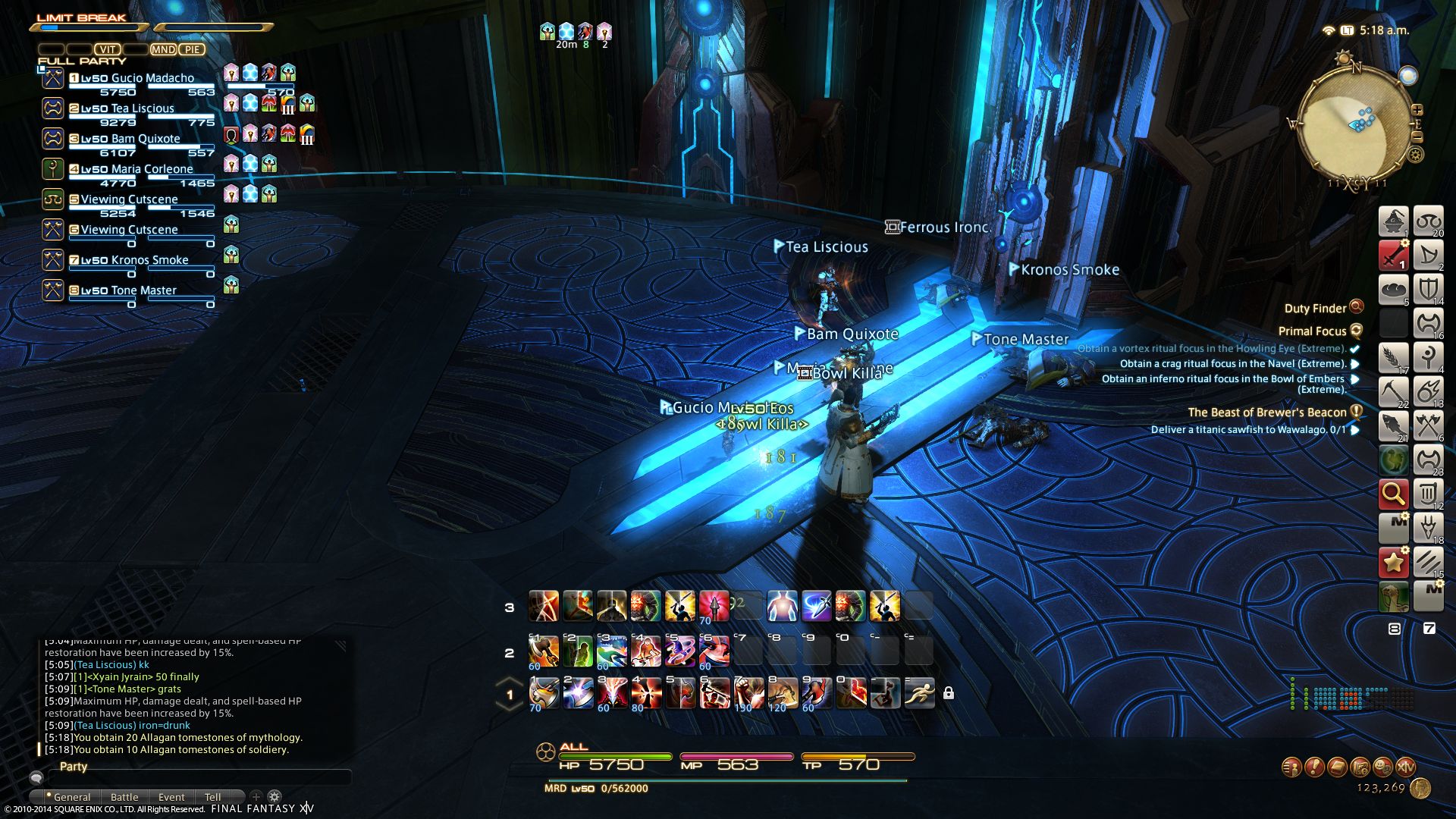Show the Tell chat tab
The height and width of the screenshot is (819, 1456).
[213, 797]
